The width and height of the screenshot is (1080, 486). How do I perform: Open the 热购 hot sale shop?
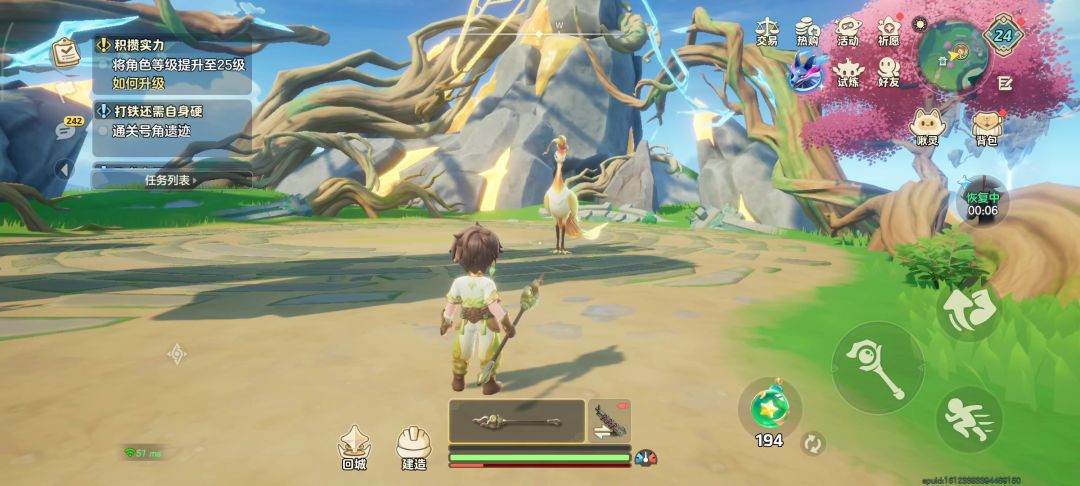(x=808, y=31)
